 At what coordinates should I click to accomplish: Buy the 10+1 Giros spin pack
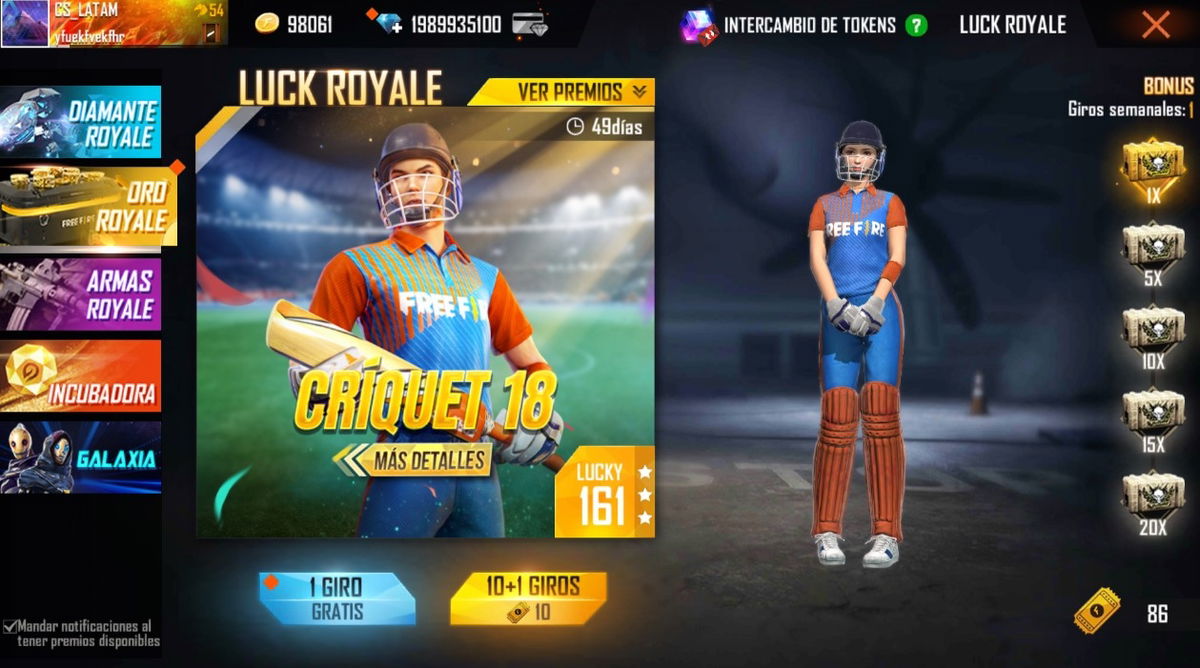tap(528, 598)
